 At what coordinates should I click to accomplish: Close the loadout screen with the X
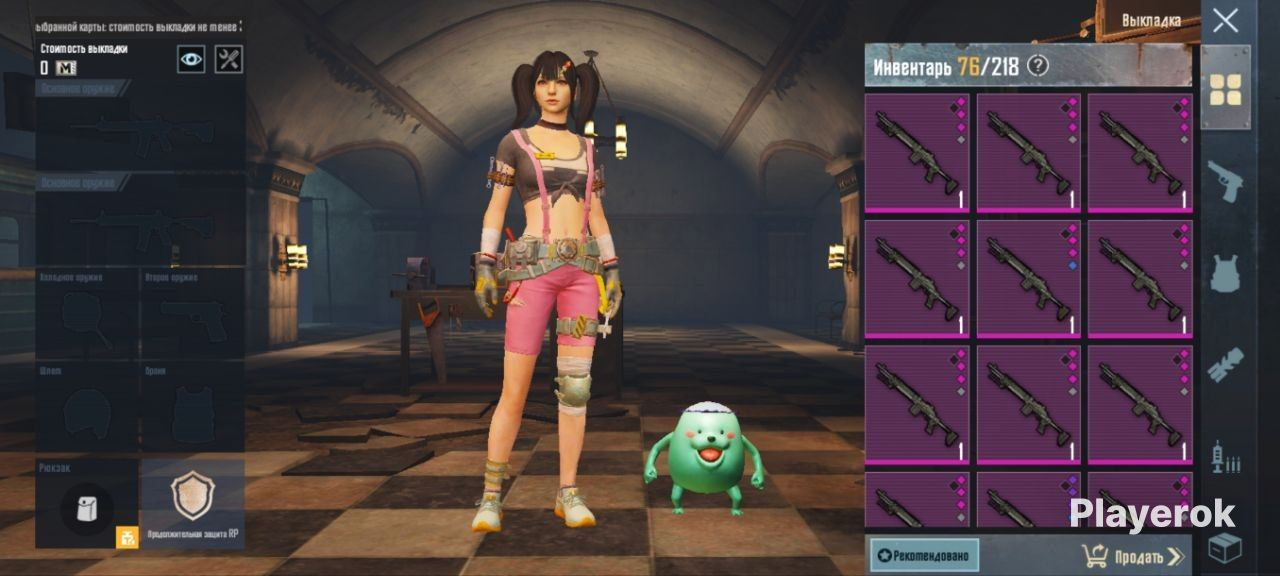pyautogui.click(x=1225, y=20)
